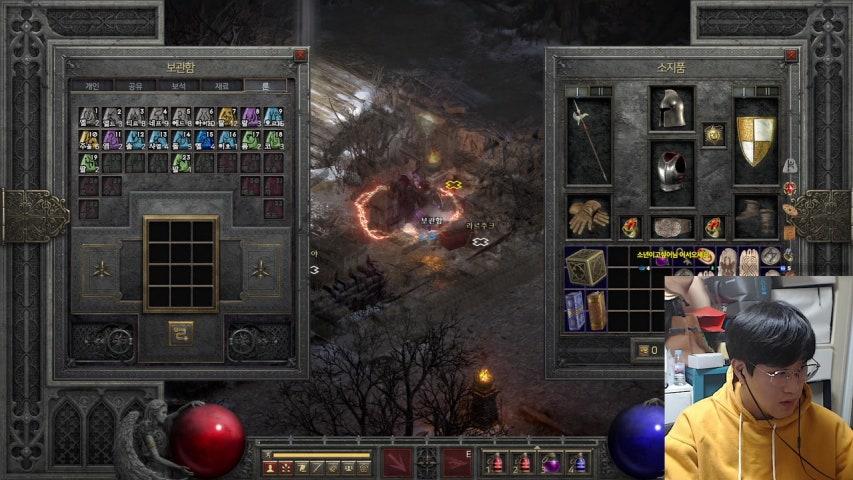
Task: Use the blue mana potion in belt slot 4
Action: [x=579, y=464]
